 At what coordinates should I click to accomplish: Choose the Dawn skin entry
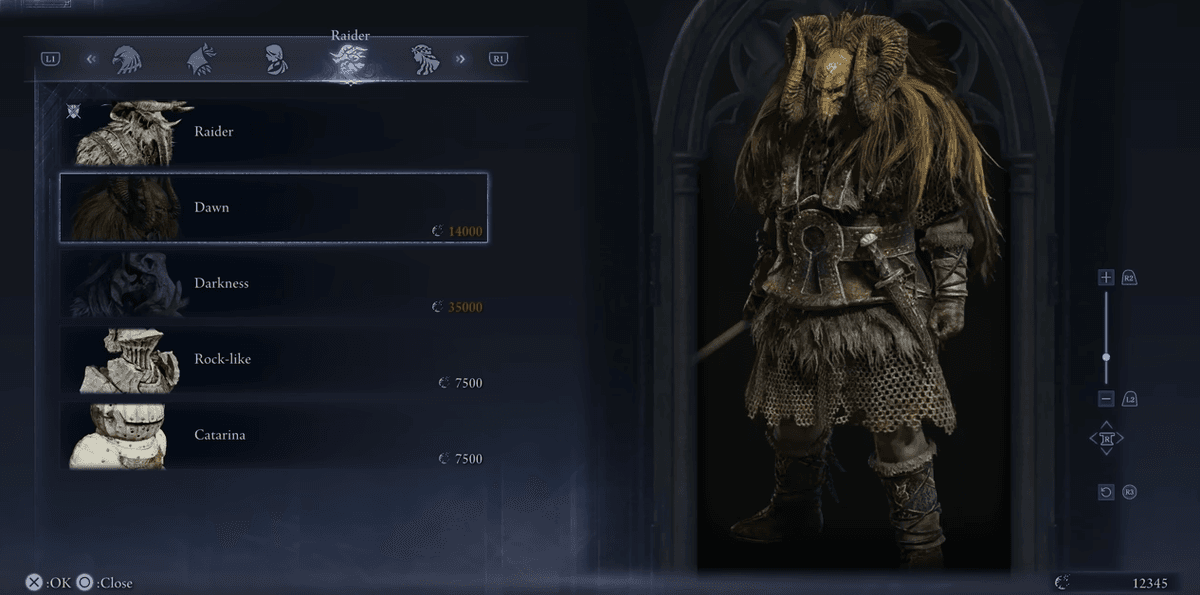point(272,207)
